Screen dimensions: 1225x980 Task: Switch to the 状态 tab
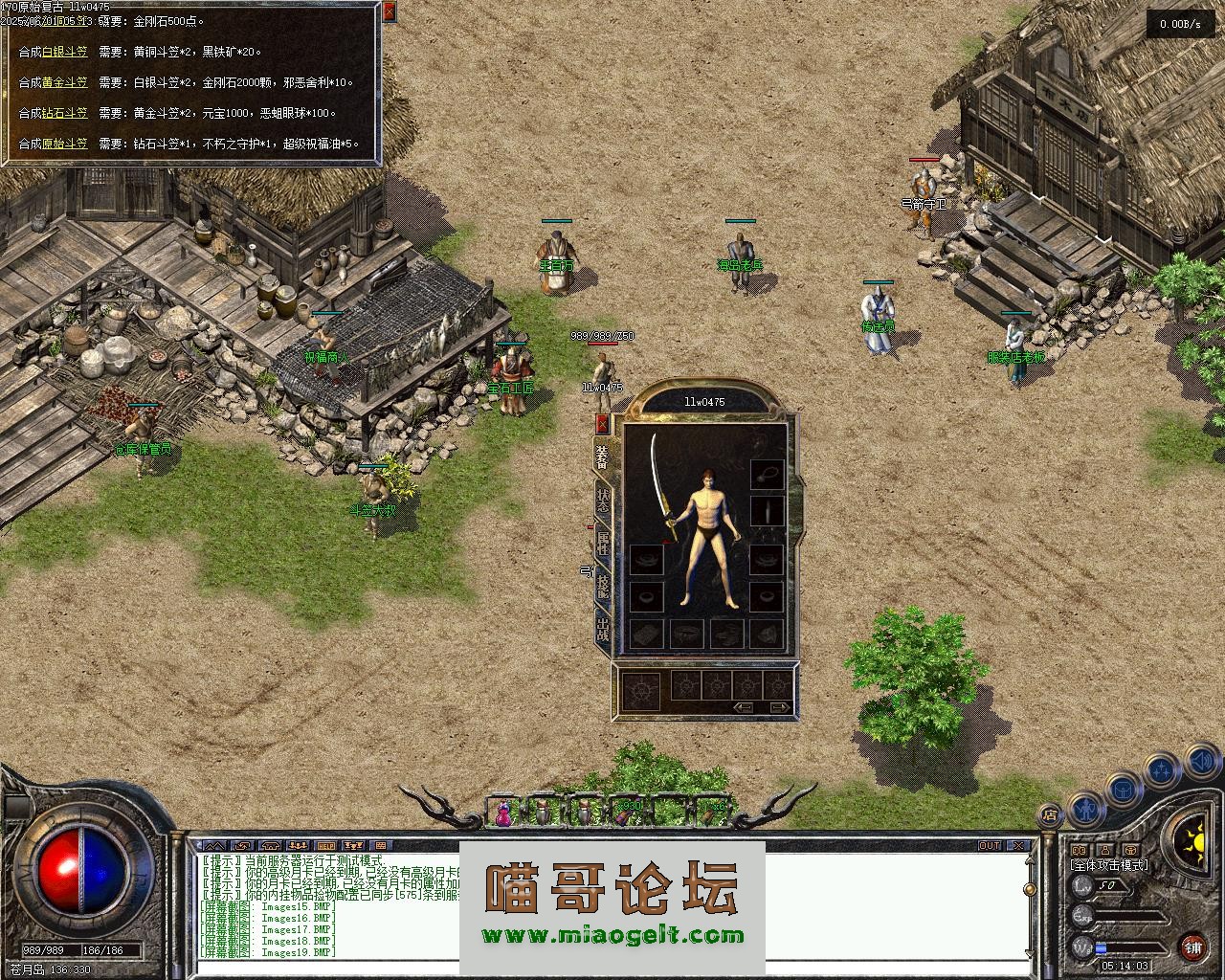tap(603, 501)
